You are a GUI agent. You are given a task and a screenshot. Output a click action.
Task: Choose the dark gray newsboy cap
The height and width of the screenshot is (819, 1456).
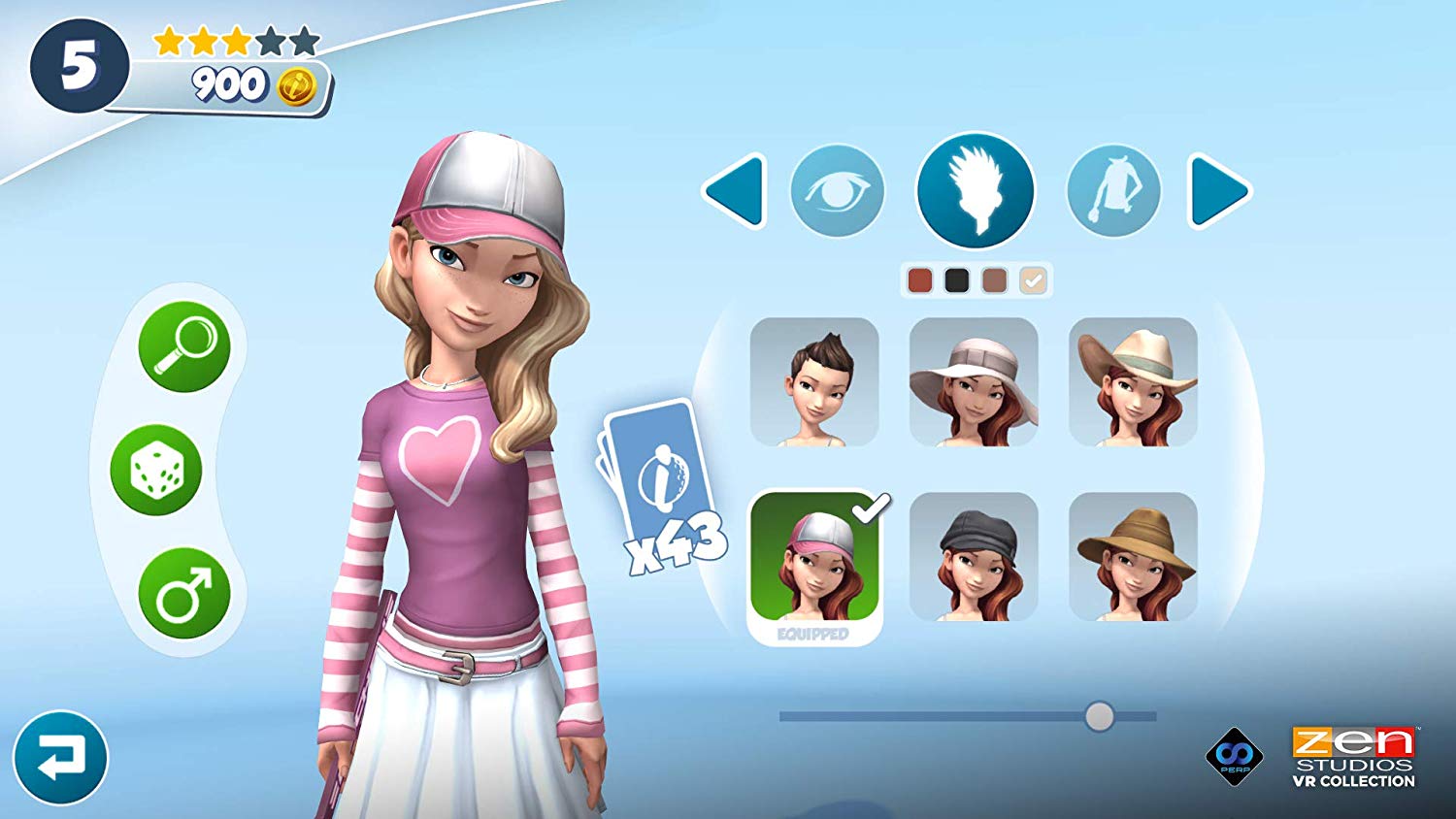tap(974, 557)
